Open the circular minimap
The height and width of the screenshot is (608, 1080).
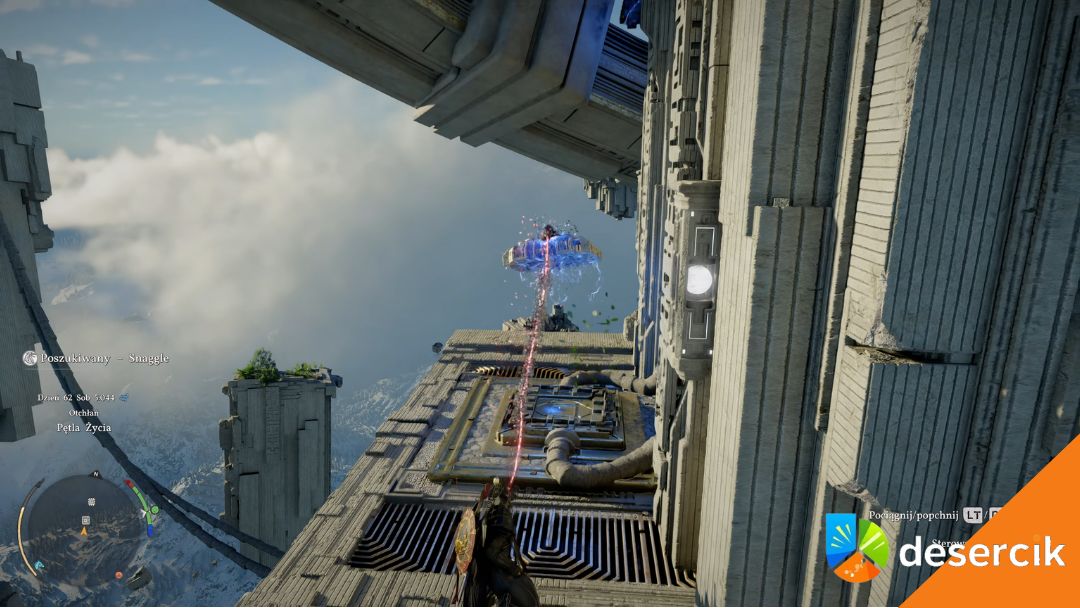tap(84, 527)
